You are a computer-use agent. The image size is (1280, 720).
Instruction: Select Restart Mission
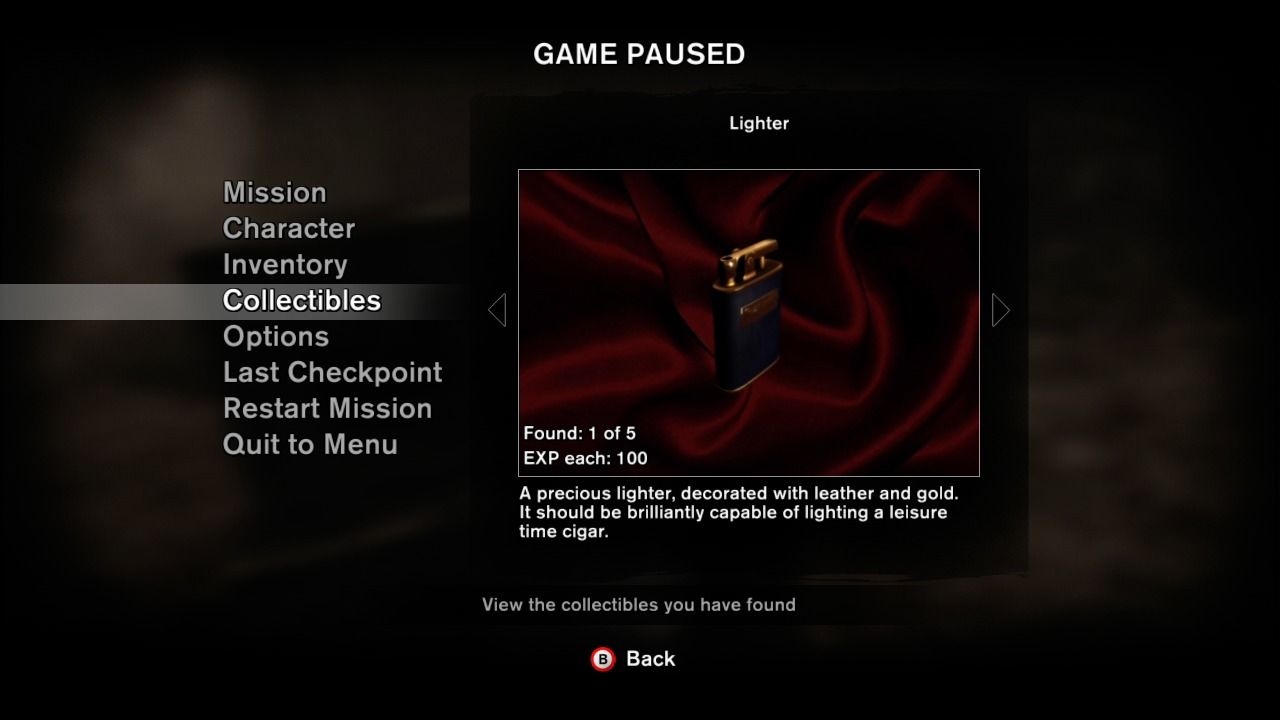(x=327, y=409)
